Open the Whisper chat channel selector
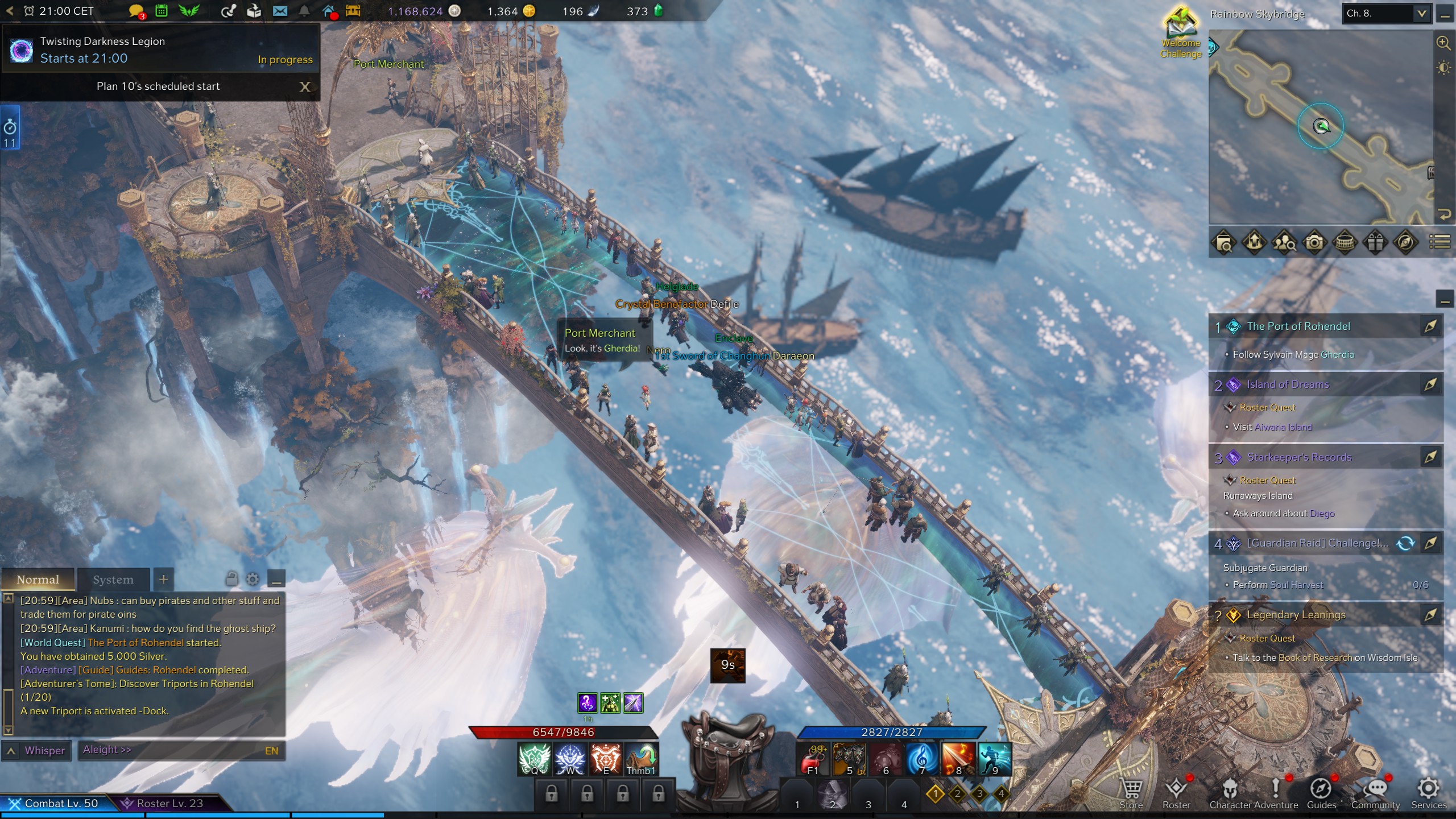Image resolution: width=1456 pixels, height=819 pixels. click(x=38, y=751)
